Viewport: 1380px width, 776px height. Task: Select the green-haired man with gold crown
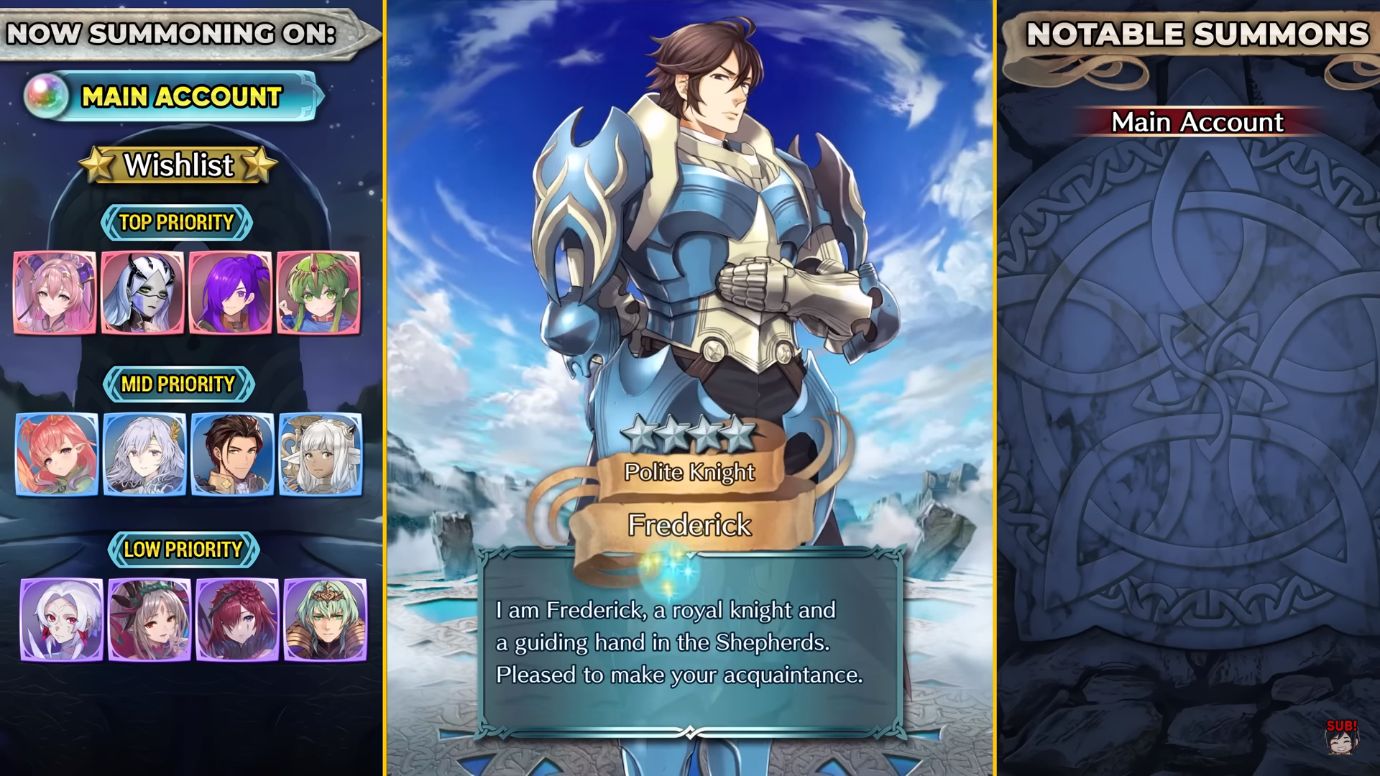(x=325, y=620)
